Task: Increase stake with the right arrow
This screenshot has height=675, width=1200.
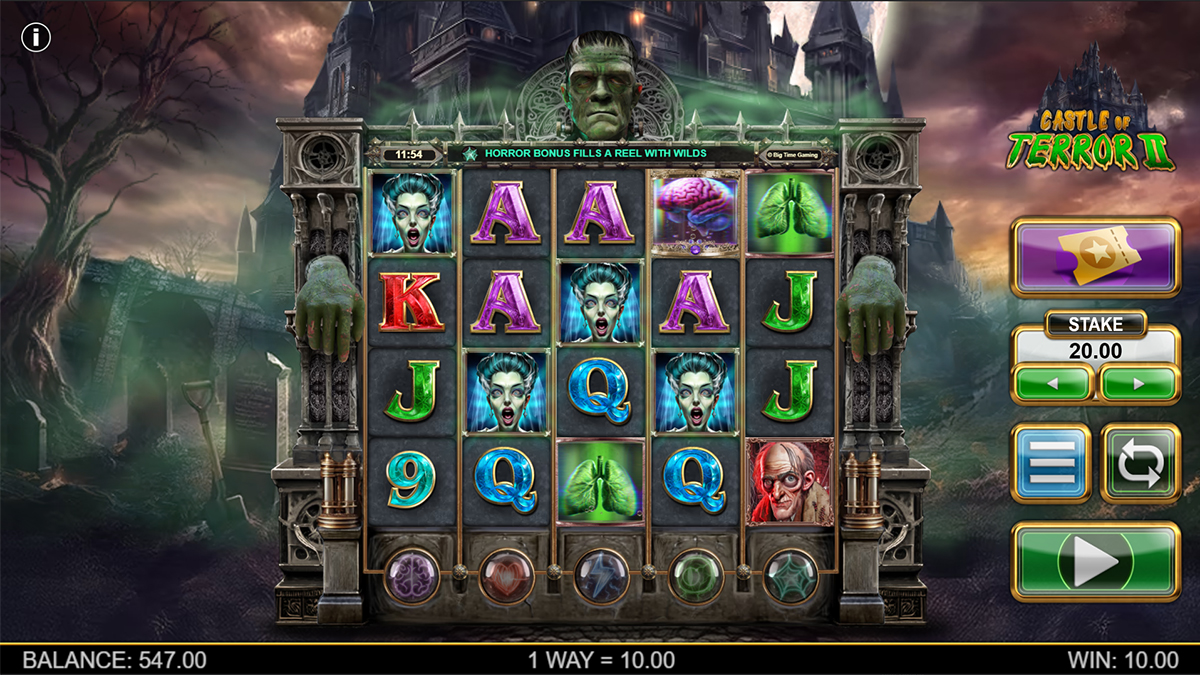Action: (x=1139, y=383)
